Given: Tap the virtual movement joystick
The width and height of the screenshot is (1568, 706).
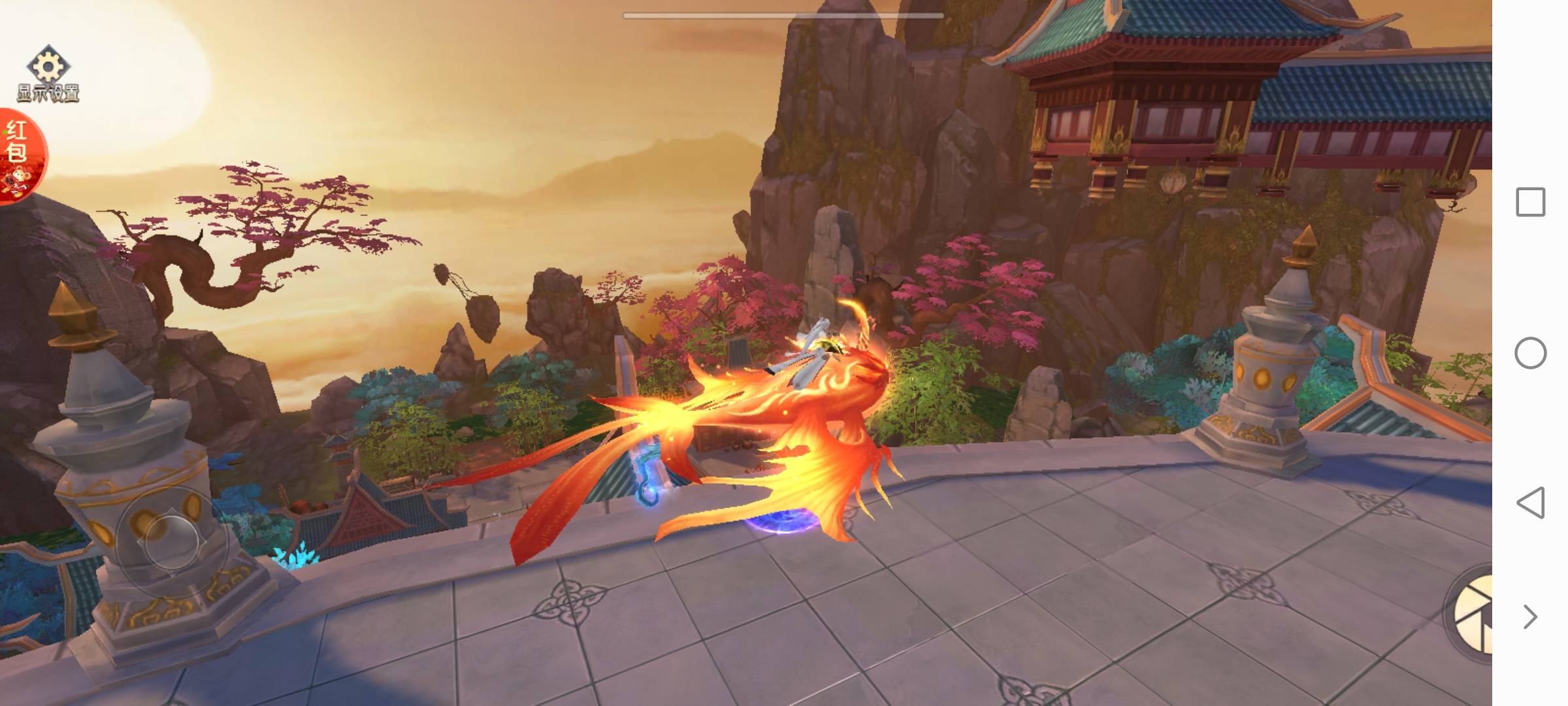Looking at the screenshot, I should (x=171, y=542).
